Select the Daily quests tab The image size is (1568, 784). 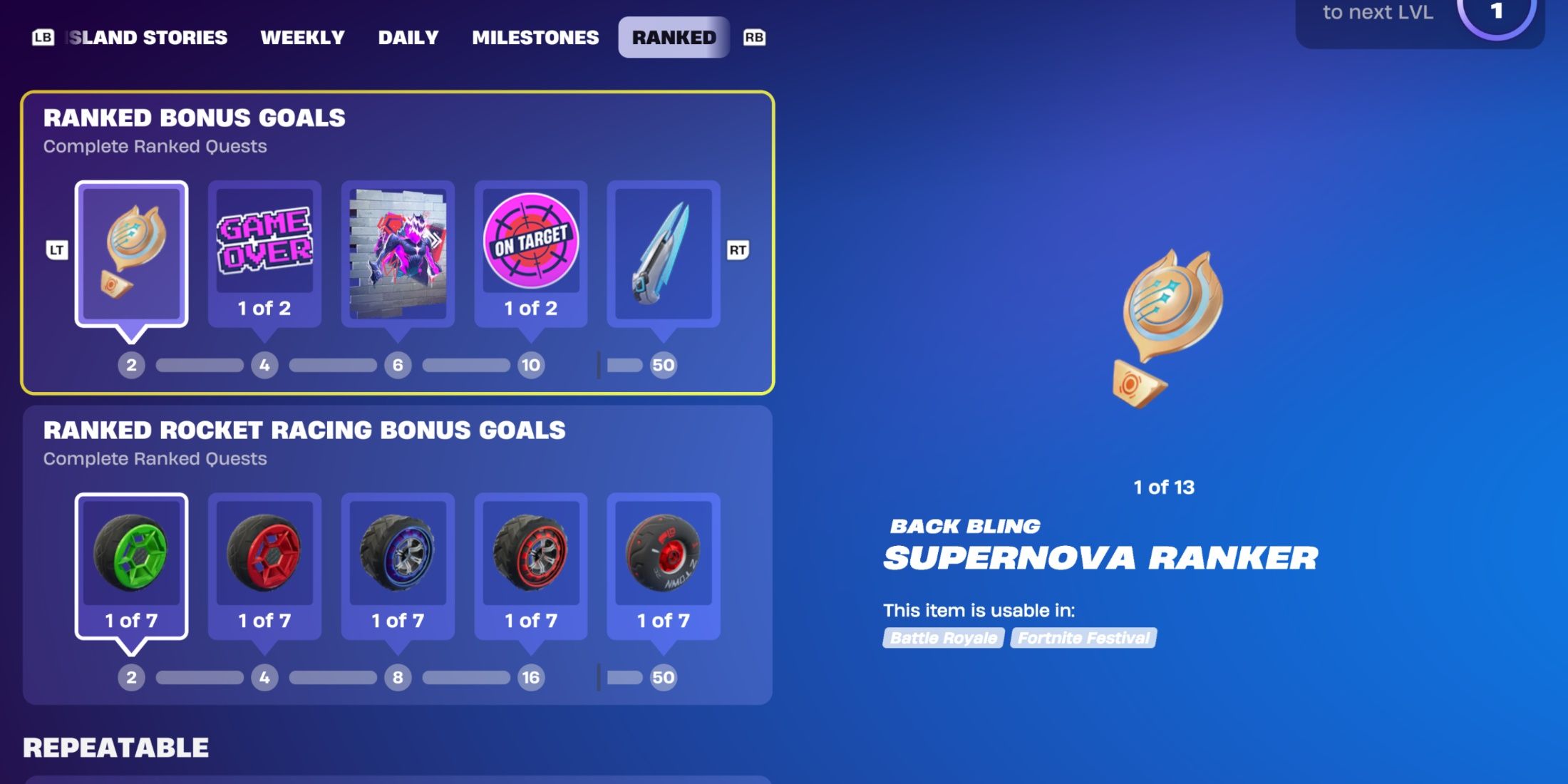pos(408,37)
